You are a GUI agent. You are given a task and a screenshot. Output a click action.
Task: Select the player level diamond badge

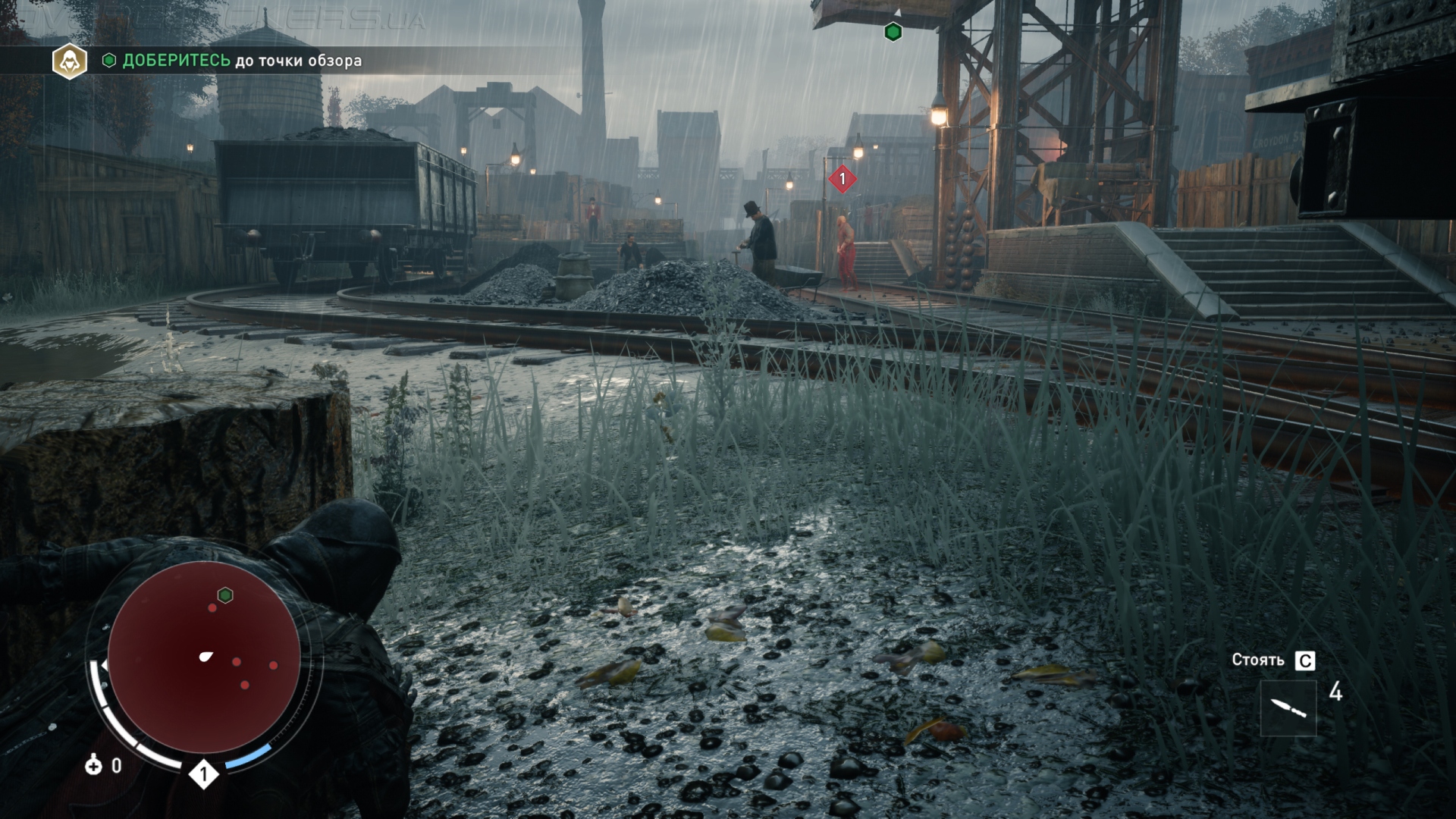[203, 774]
